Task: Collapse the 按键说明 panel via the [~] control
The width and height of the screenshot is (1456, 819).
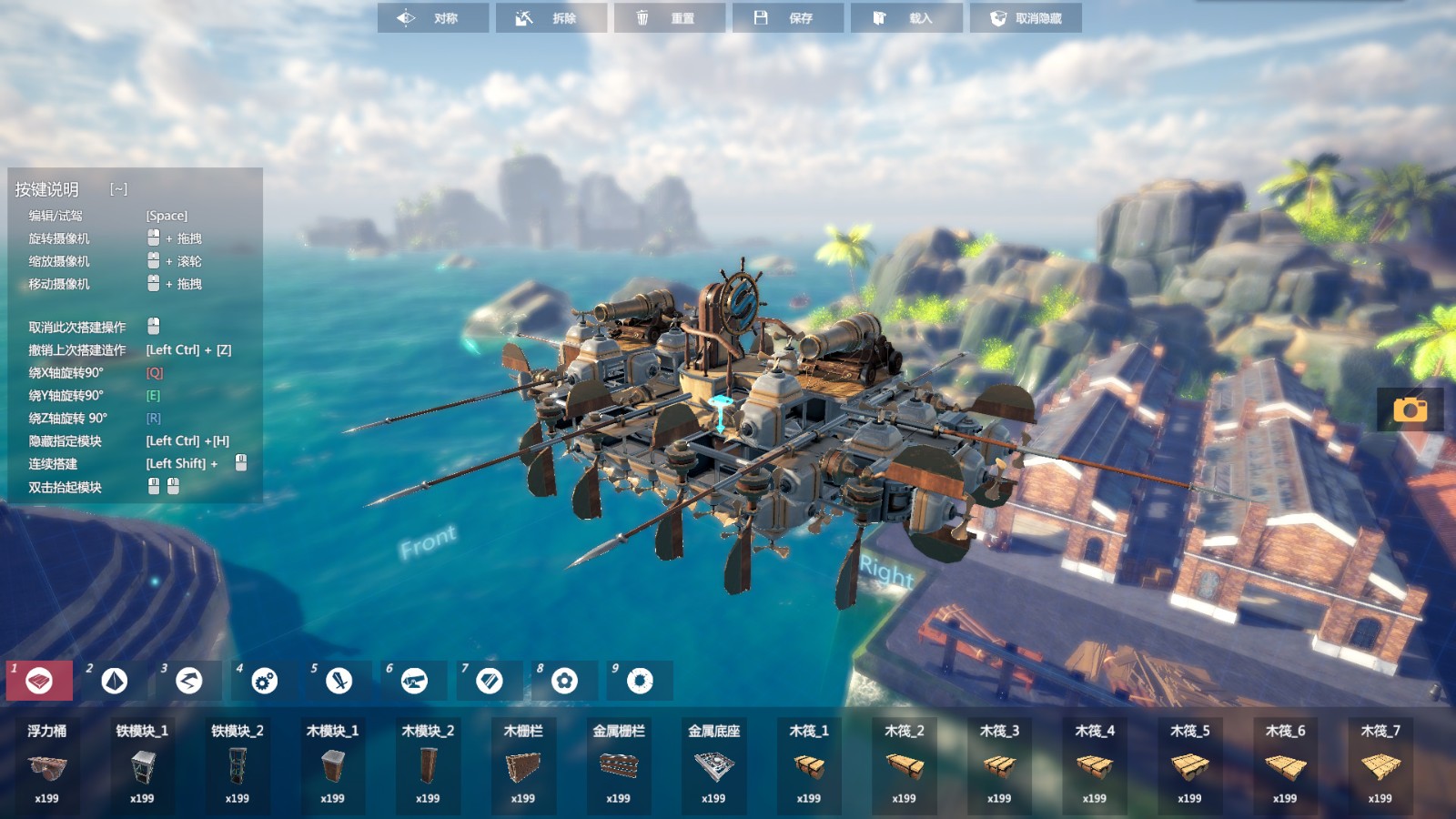Action: (116, 191)
